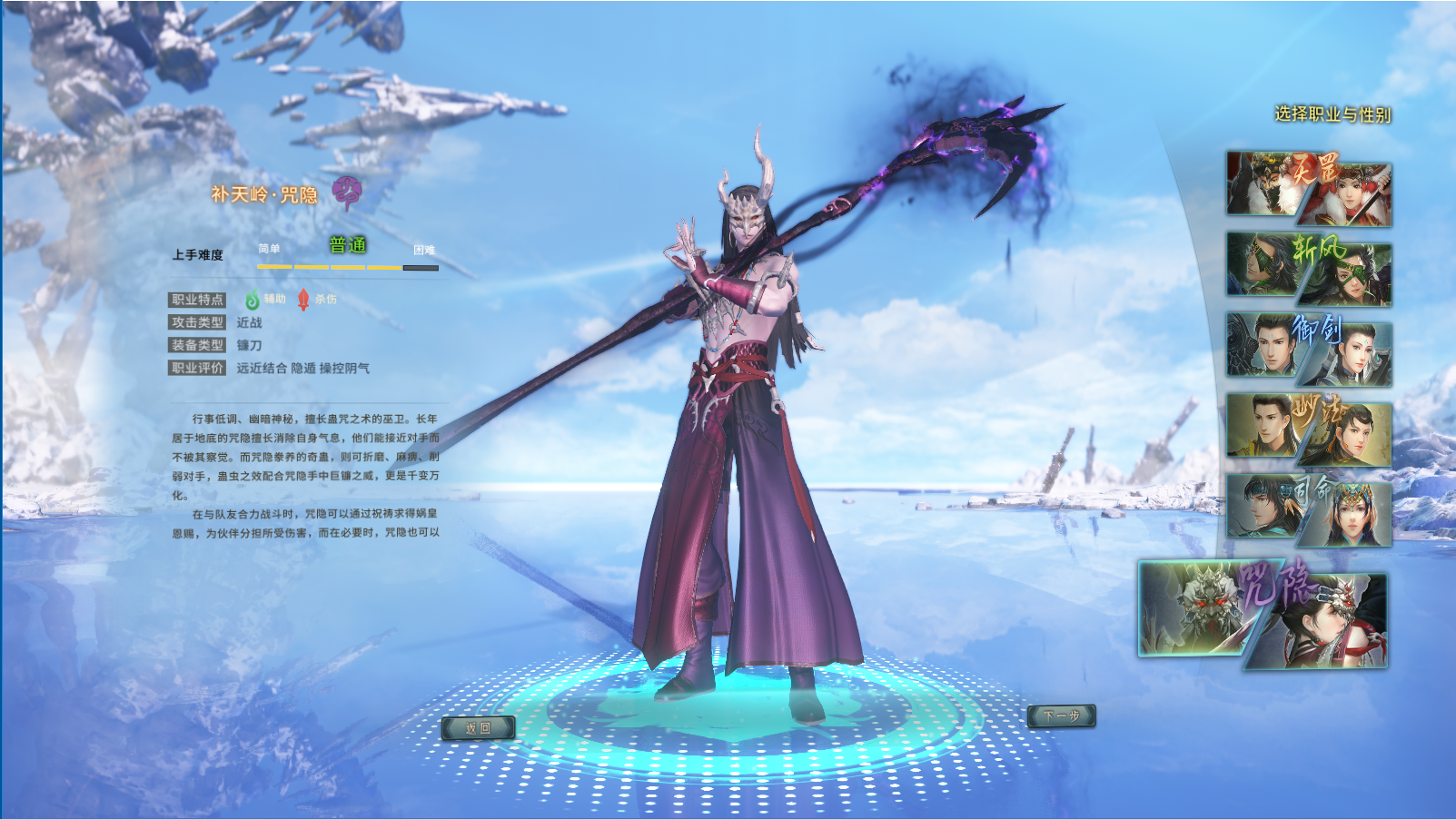This screenshot has height=819, width=1456.
Task: Select the male 天罡 class portrait
Action: [1262, 183]
